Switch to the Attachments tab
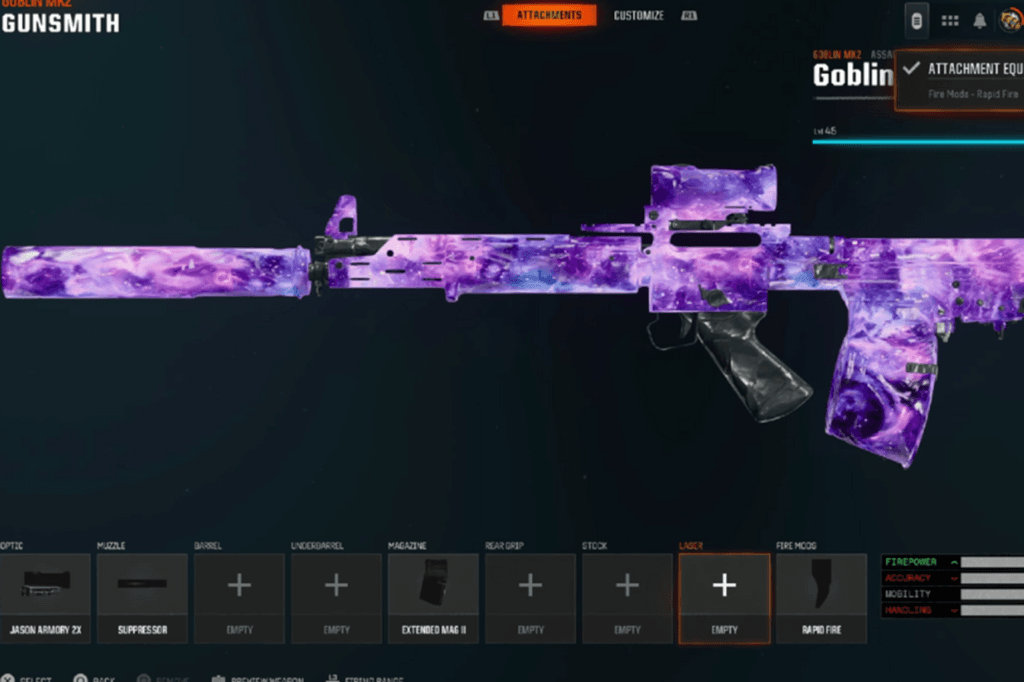Screen dimensions: 1024x682 tap(549, 15)
